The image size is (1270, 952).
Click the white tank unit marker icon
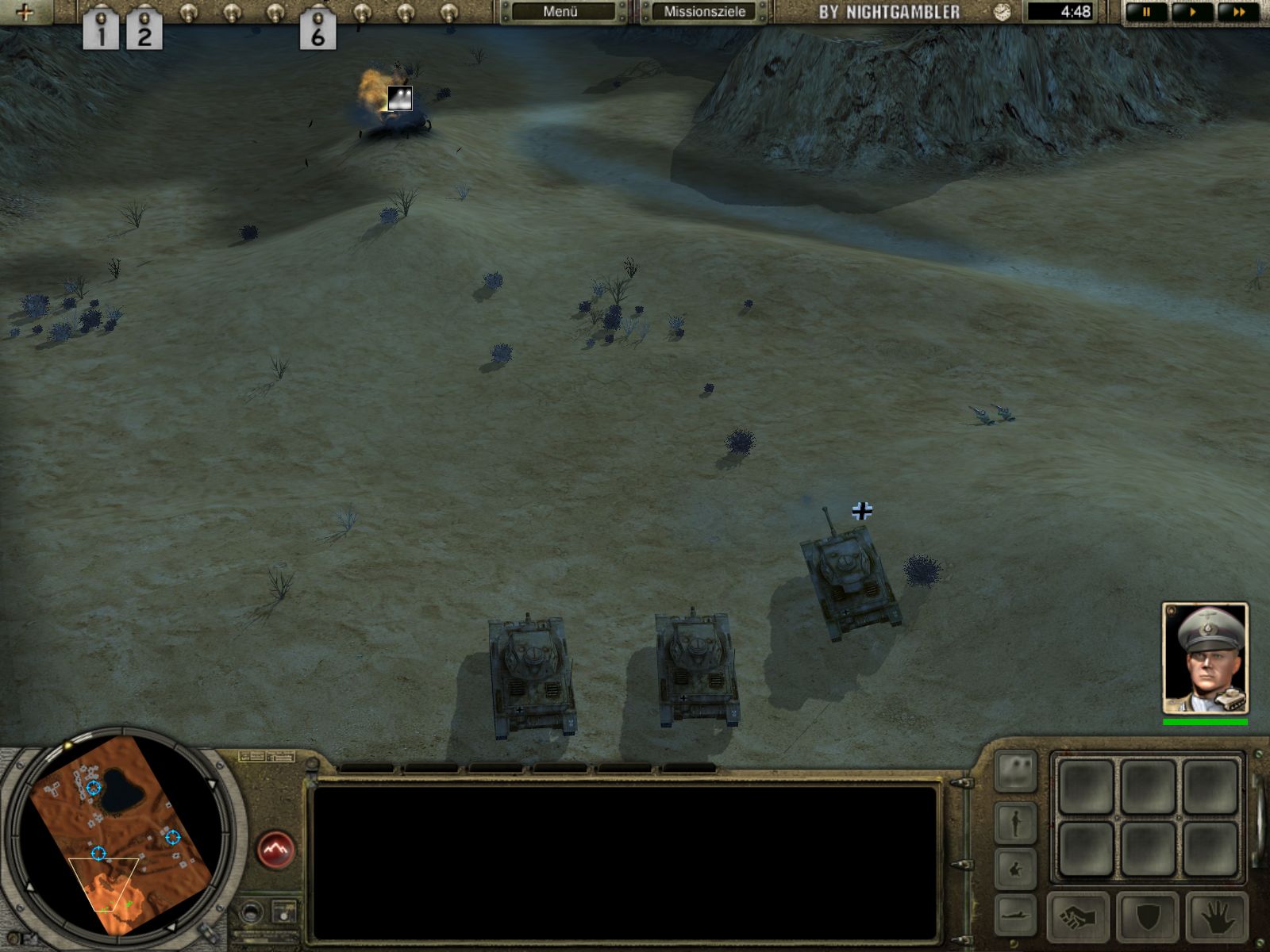pos(399,98)
